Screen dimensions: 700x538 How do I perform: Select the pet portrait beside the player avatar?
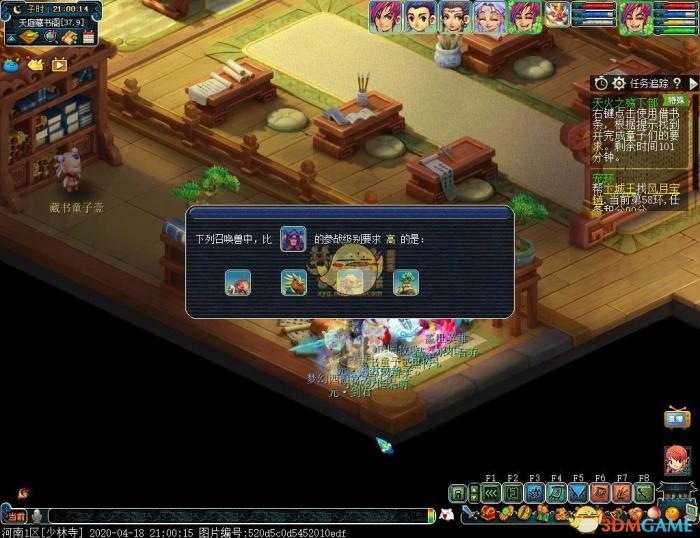pos(557,14)
